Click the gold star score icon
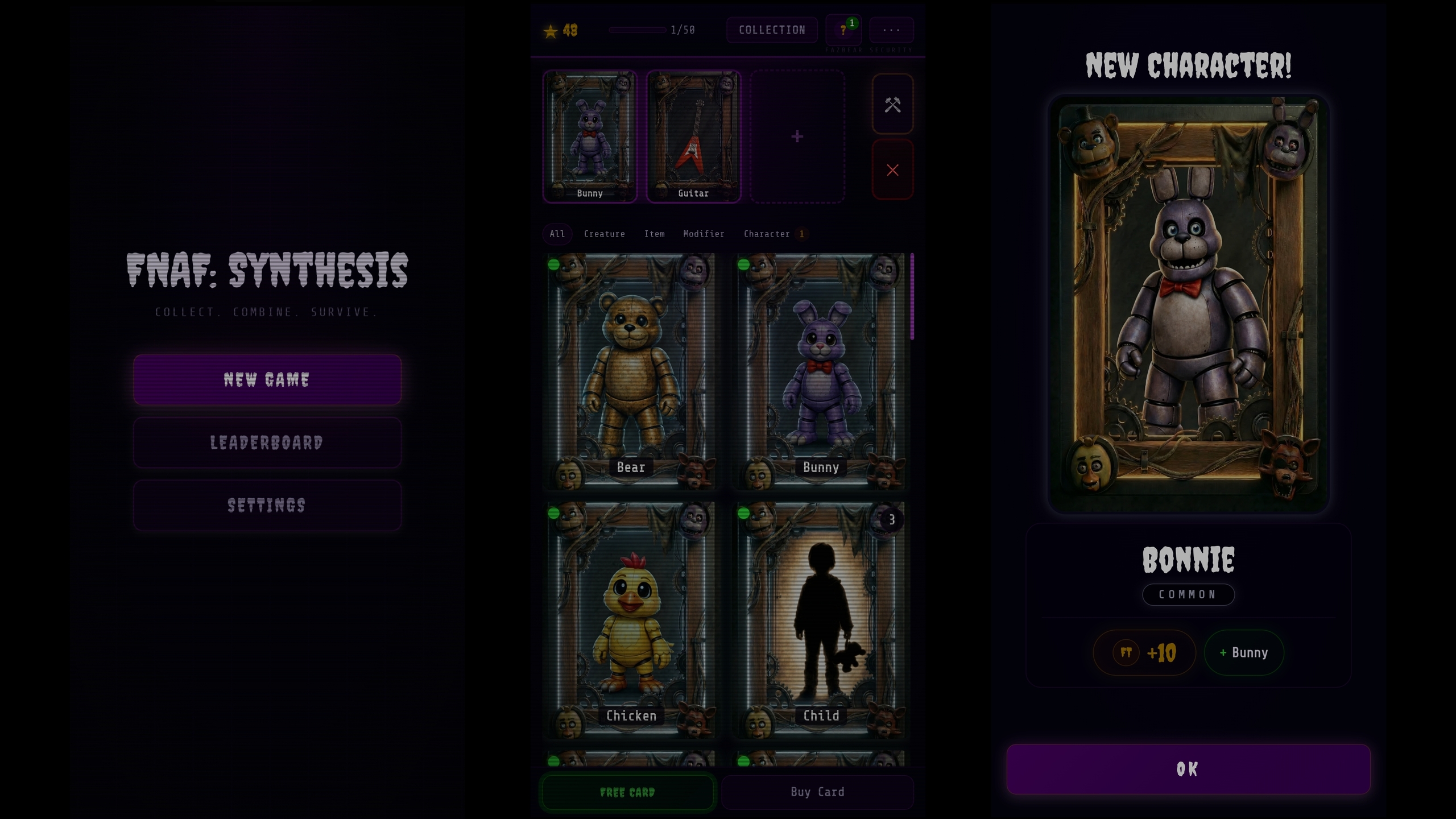The width and height of the screenshot is (1456, 819). [x=549, y=32]
